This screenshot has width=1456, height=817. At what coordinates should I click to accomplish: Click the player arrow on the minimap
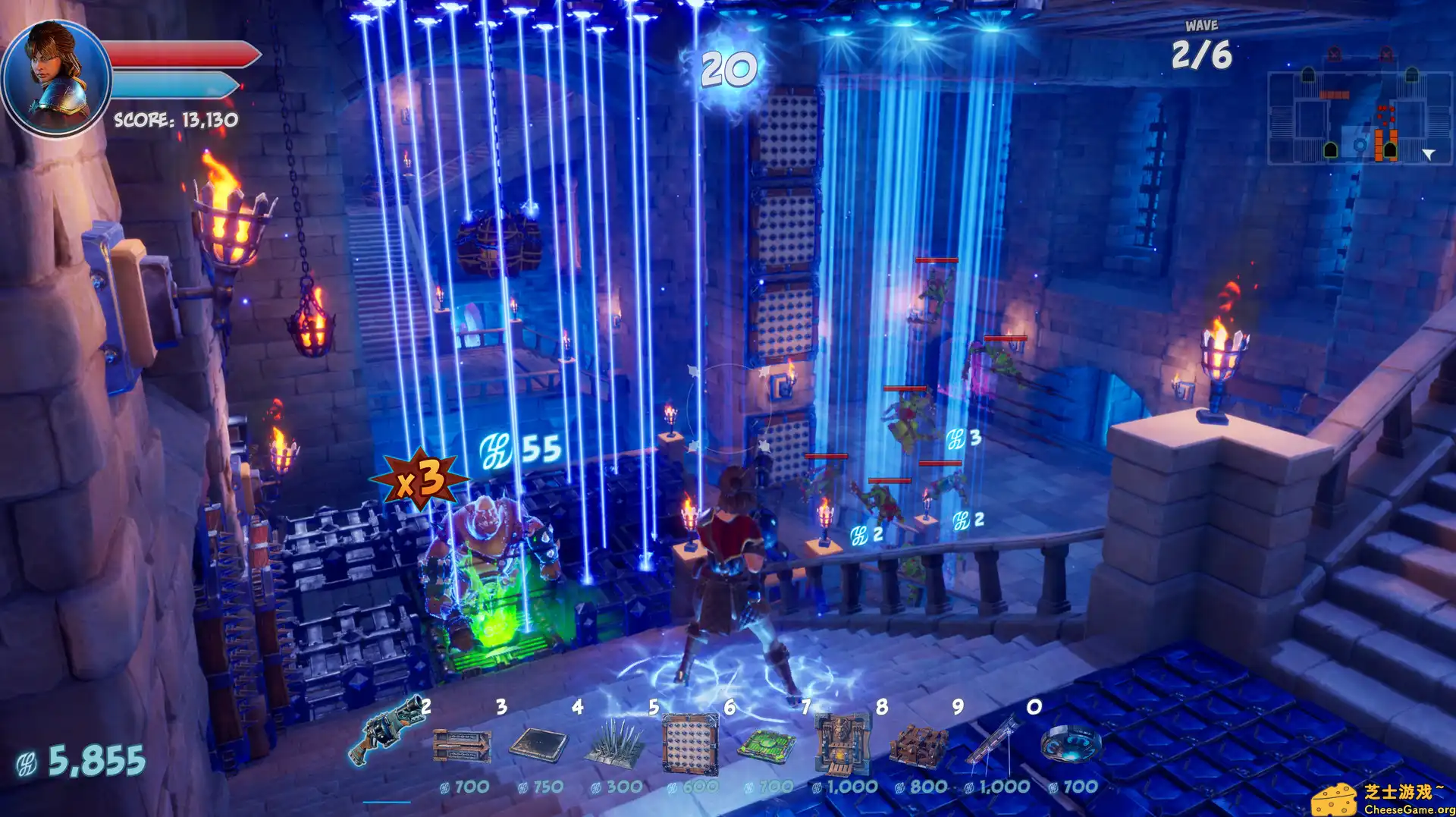point(1427,153)
